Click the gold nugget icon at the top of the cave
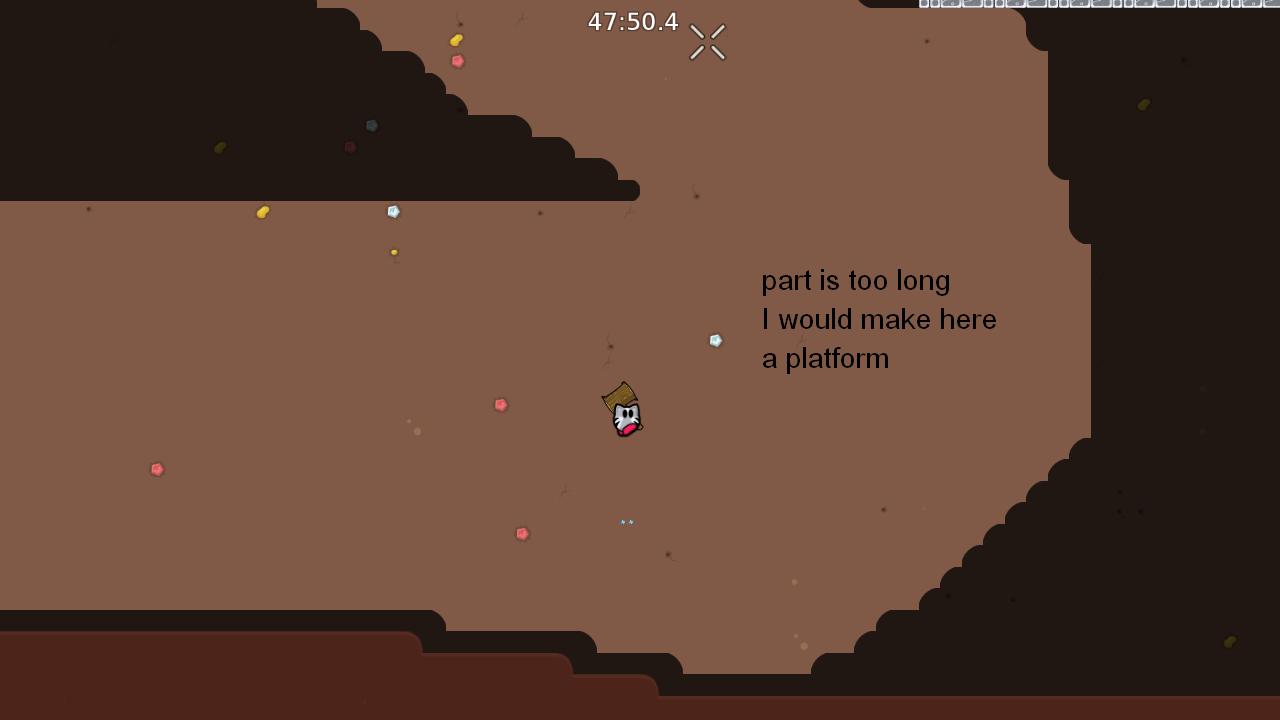Screen dimensions: 1280x720 [456, 40]
